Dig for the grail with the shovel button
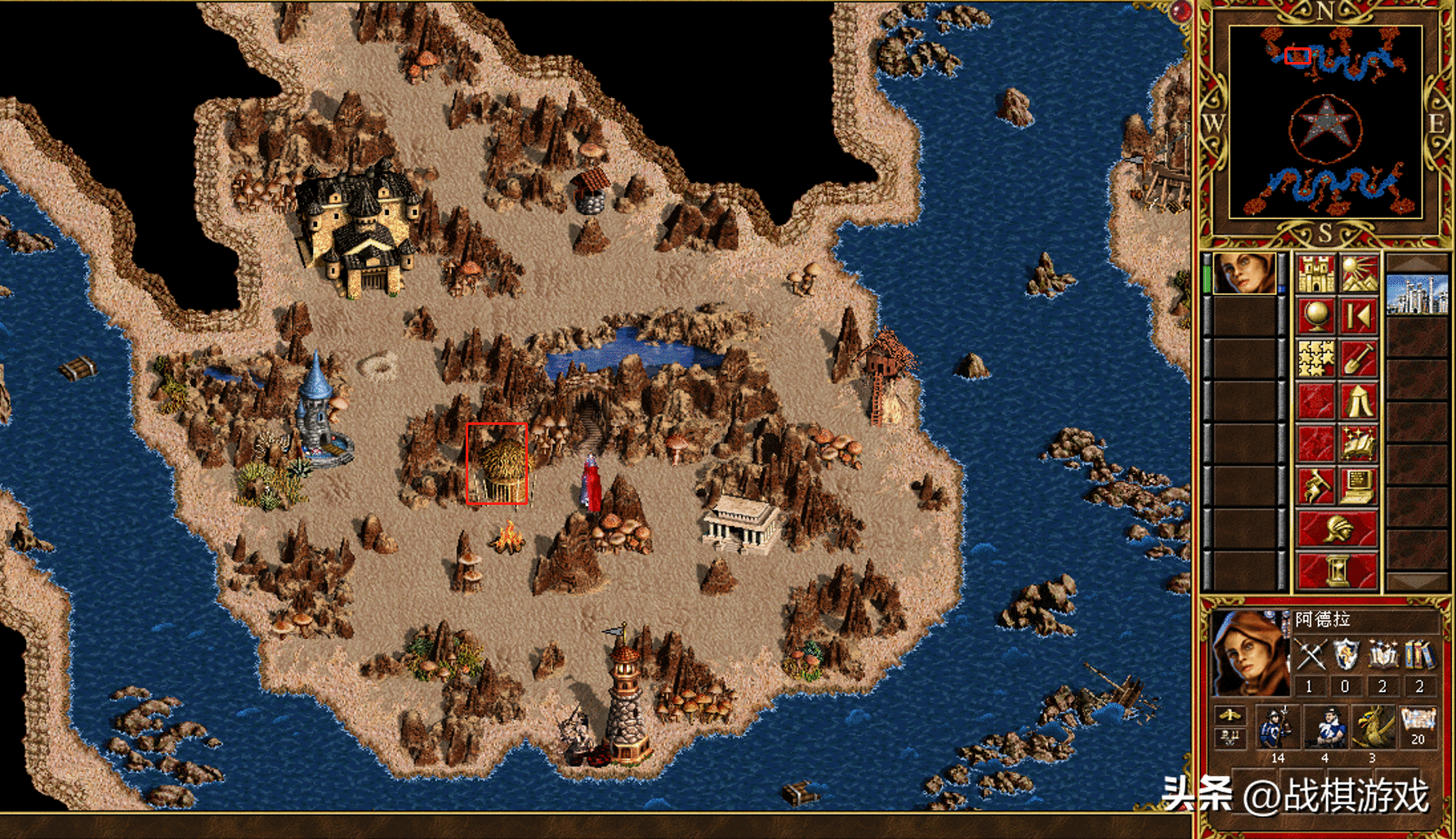 point(1359,359)
